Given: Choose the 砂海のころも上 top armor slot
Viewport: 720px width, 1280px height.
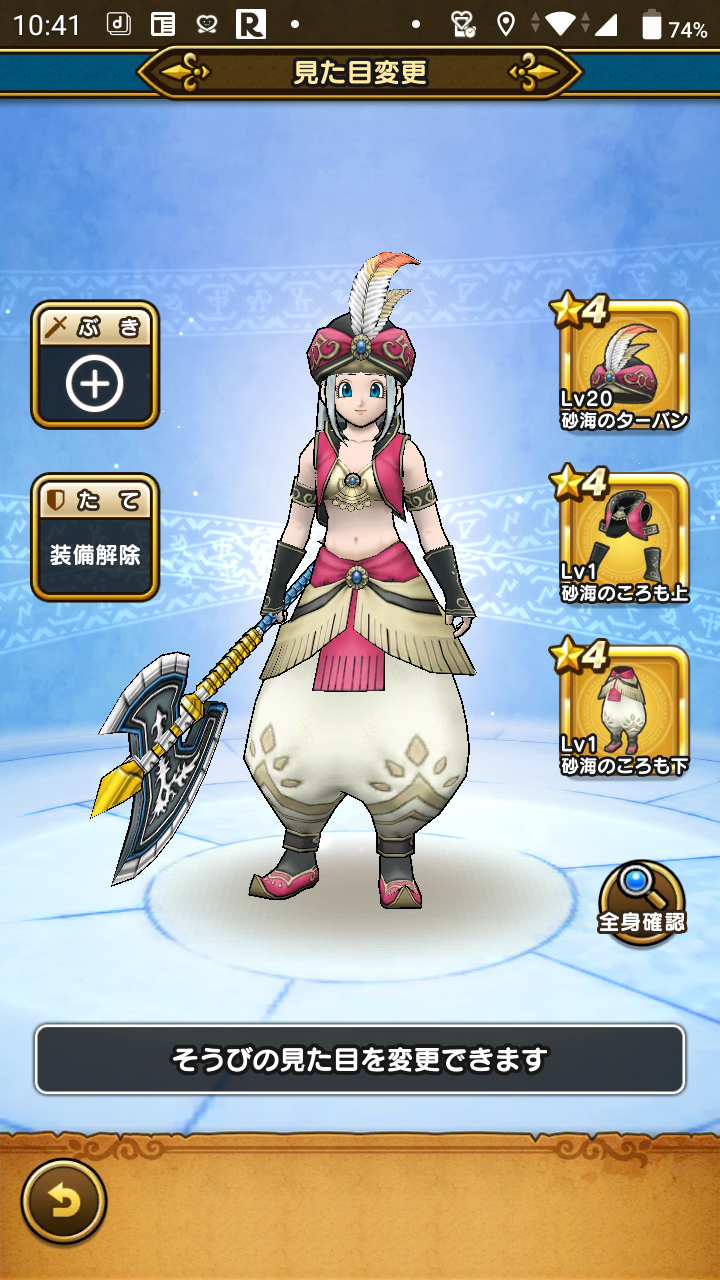Looking at the screenshot, I should click(x=624, y=540).
